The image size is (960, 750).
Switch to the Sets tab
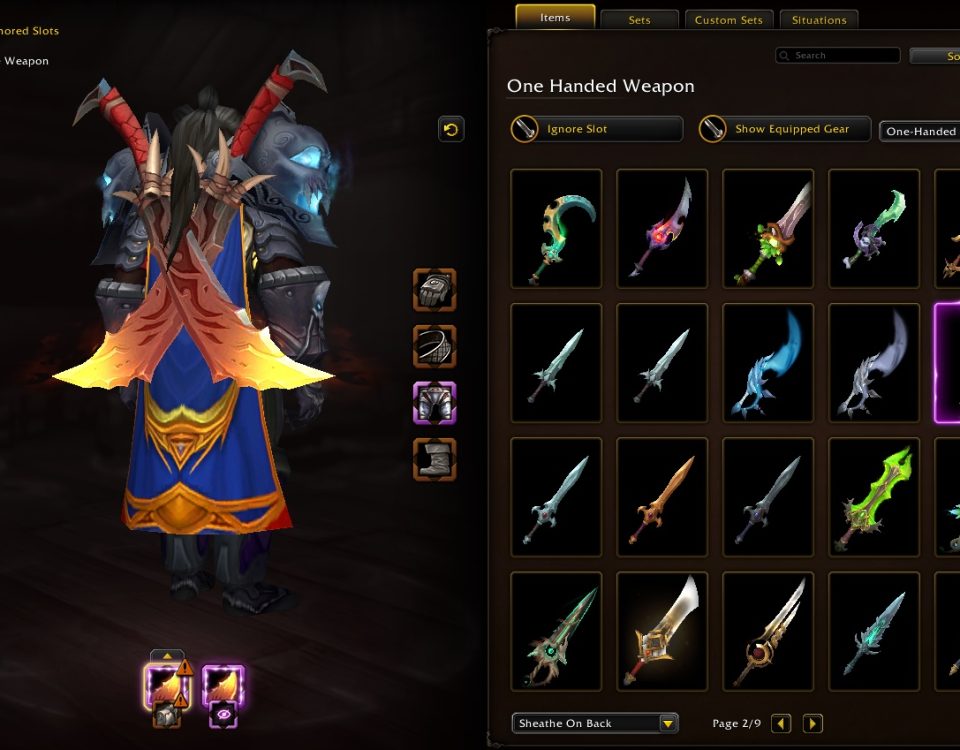(640, 20)
